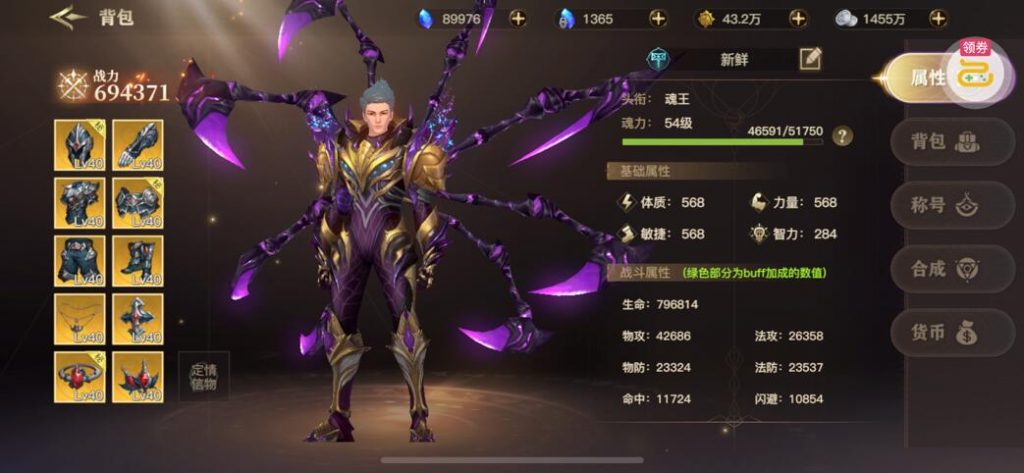Viewport: 1024px width, 473px height.
Task: Tap the 领券 coupon floating icon
Action: tap(973, 70)
